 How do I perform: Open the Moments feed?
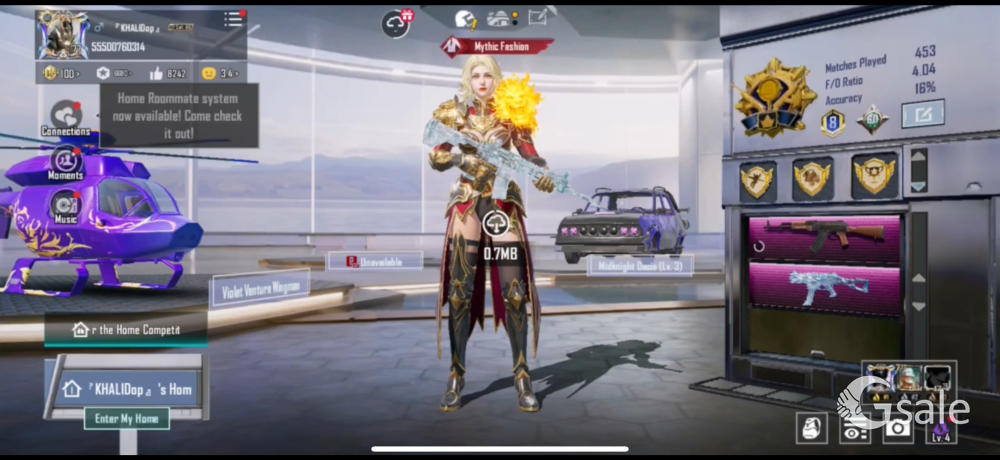66,162
